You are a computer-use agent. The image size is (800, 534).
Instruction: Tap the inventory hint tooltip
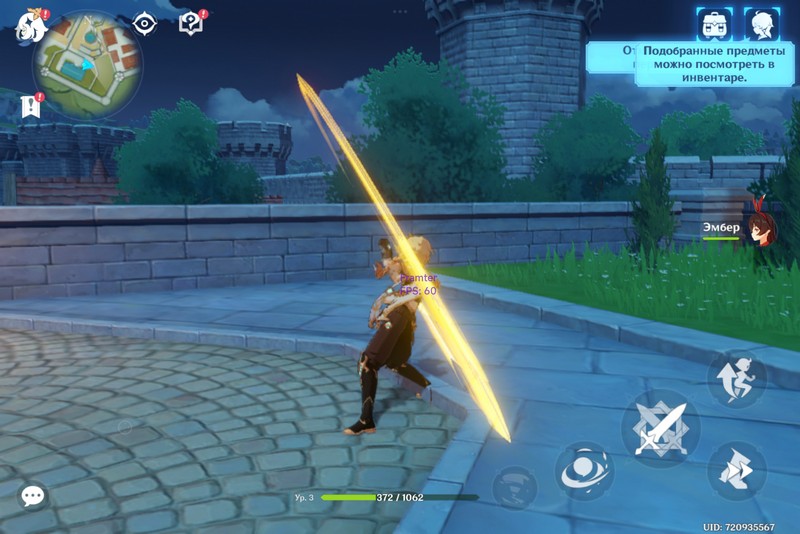(x=709, y=63)
